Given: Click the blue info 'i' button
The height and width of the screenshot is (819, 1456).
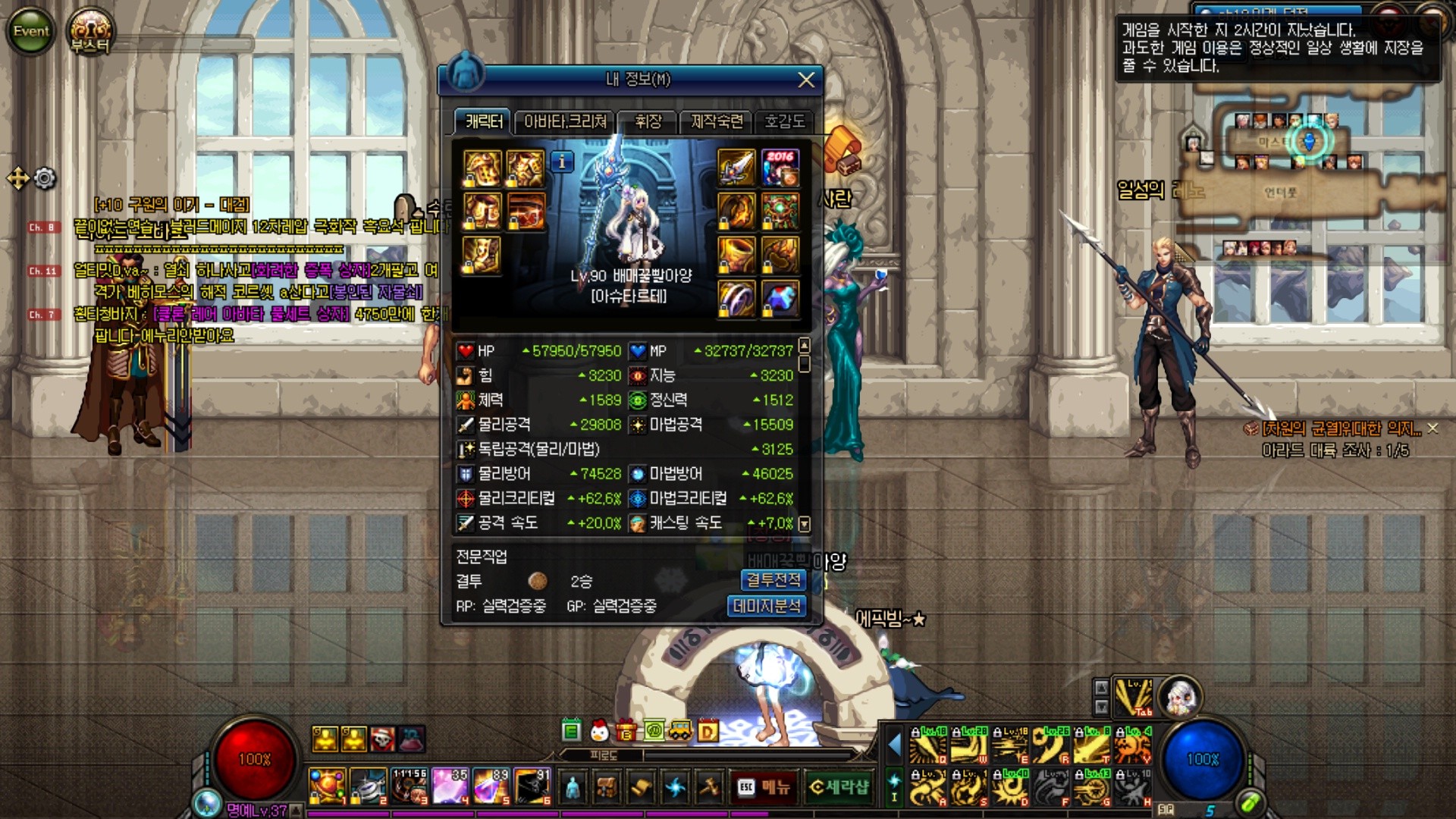Looking at the screenshot, I should click(562, 162).
